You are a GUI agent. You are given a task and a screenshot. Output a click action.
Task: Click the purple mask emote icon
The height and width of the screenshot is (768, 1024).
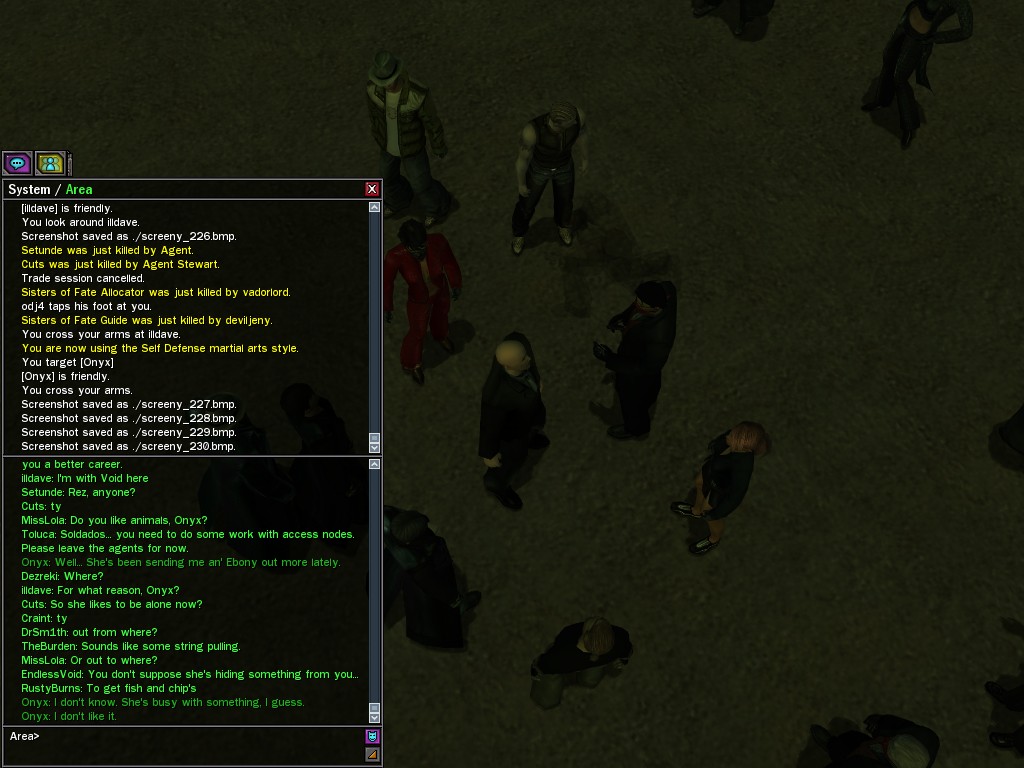coord(372,736)
